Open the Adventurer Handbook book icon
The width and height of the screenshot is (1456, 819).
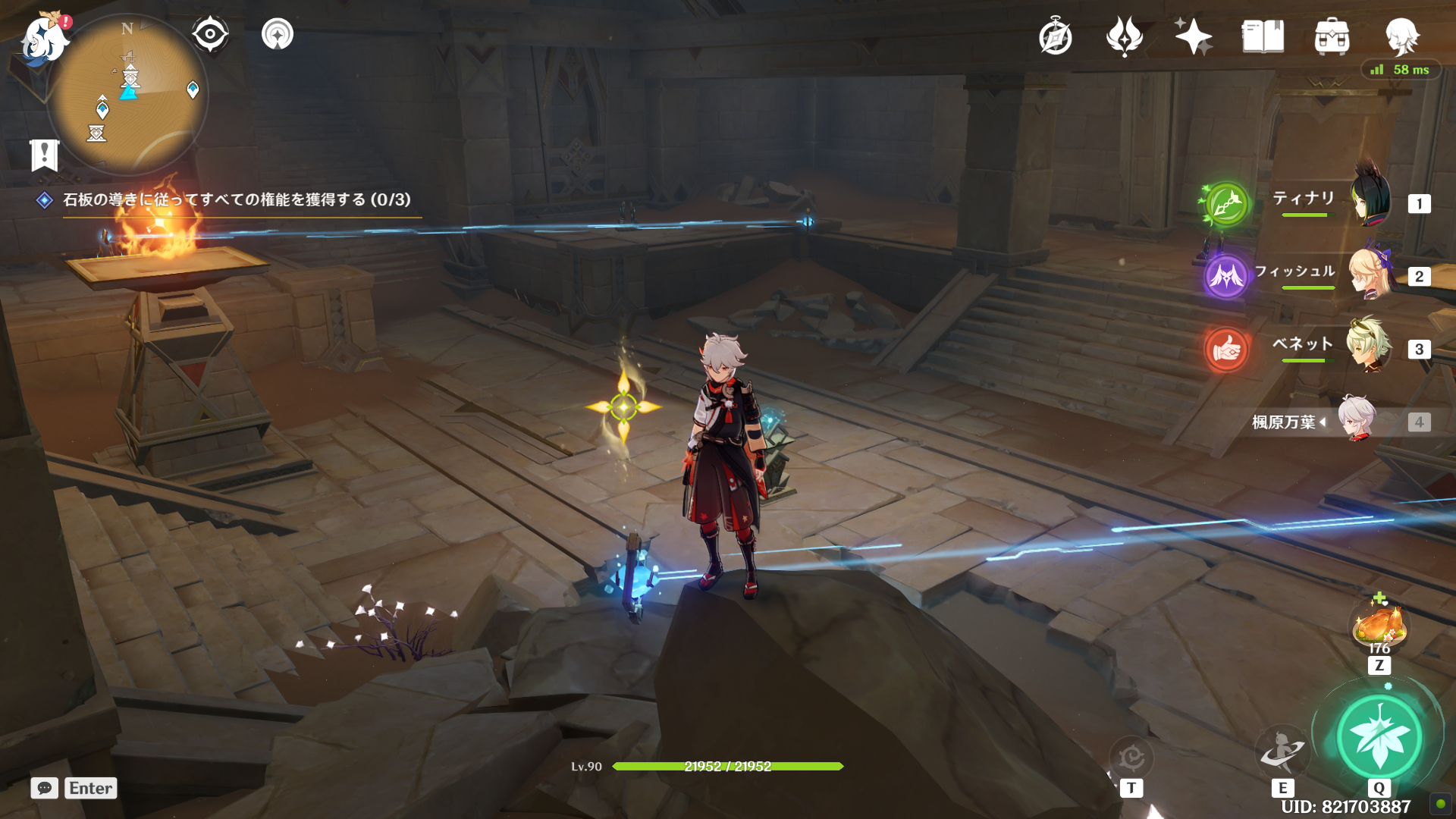(x=1263, y=37)
